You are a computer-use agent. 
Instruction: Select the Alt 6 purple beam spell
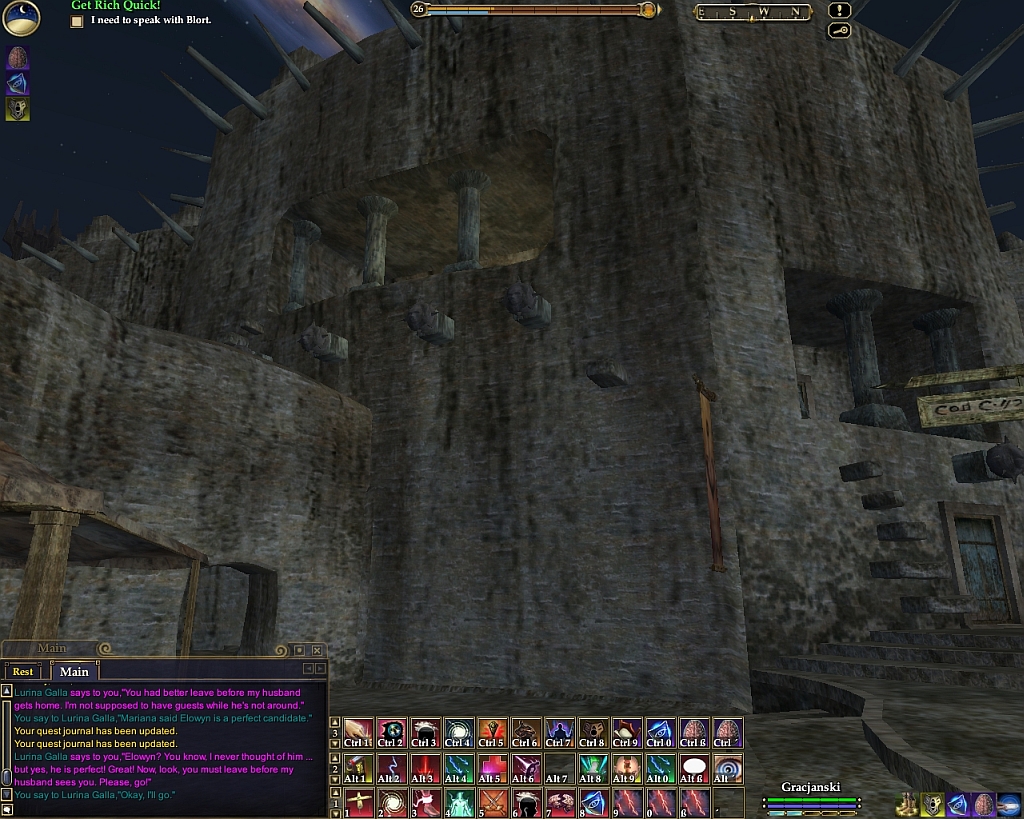(525, 768)
